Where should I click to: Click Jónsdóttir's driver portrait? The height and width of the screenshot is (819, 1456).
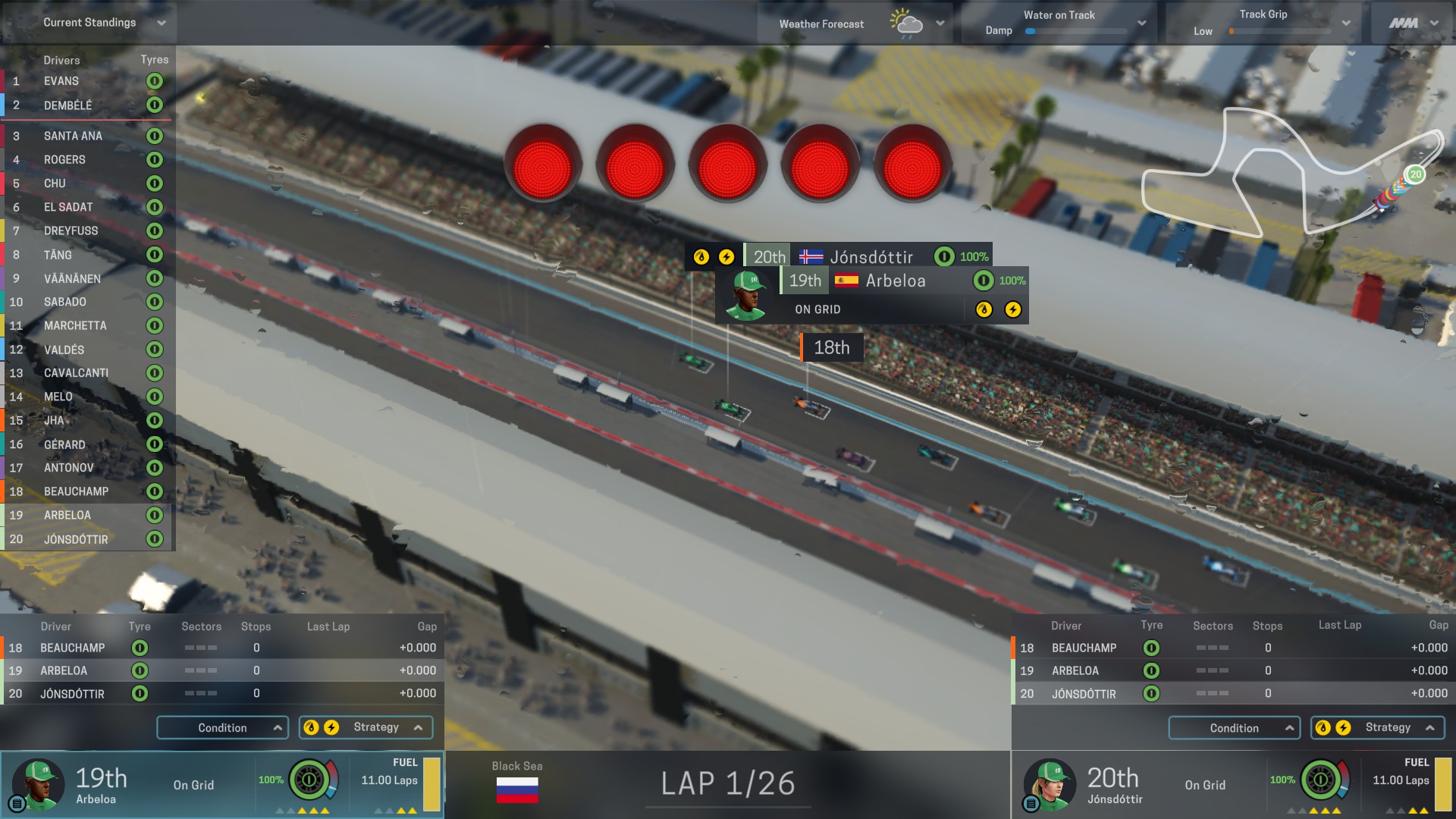[1050, 783]
